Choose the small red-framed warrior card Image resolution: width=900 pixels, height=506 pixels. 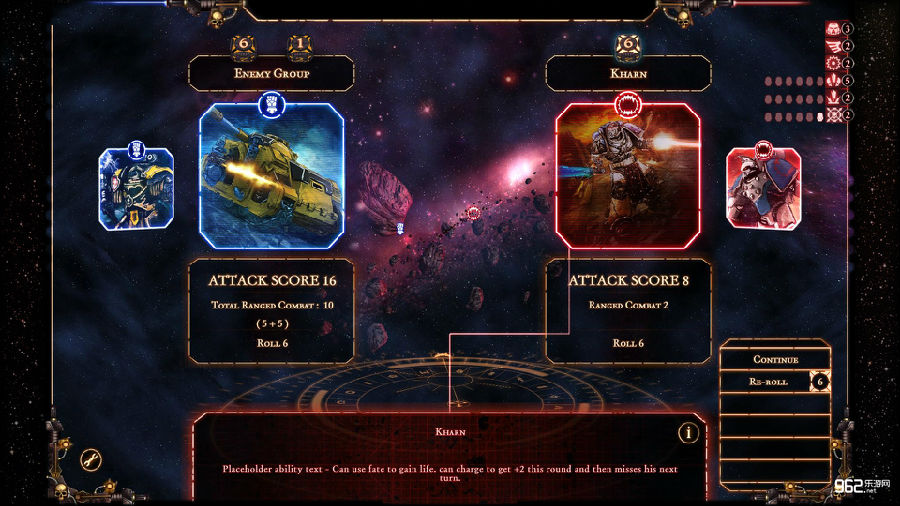763,189
